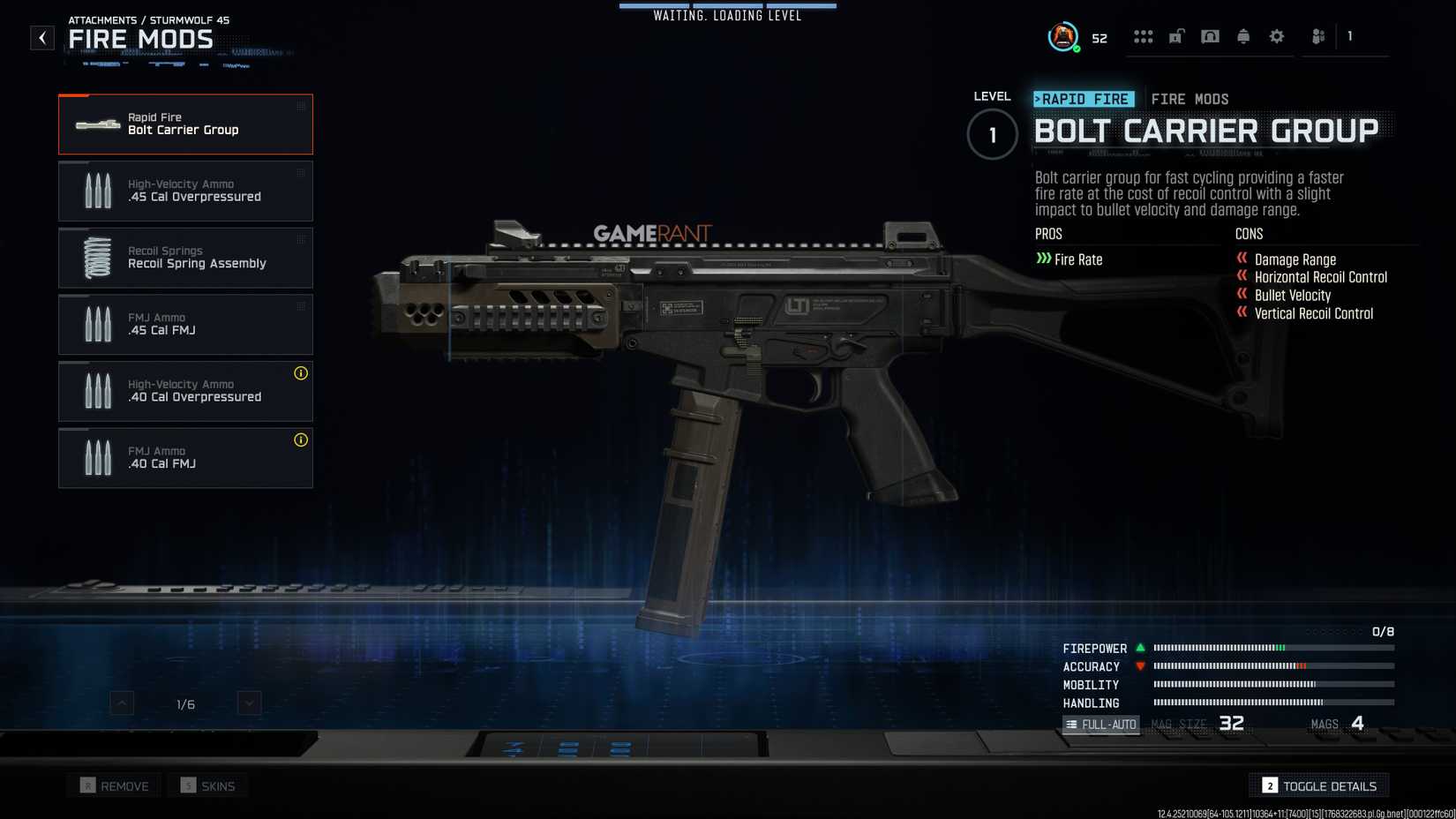Click the info icon on .40 Cal Overpressured

(301, 373)
